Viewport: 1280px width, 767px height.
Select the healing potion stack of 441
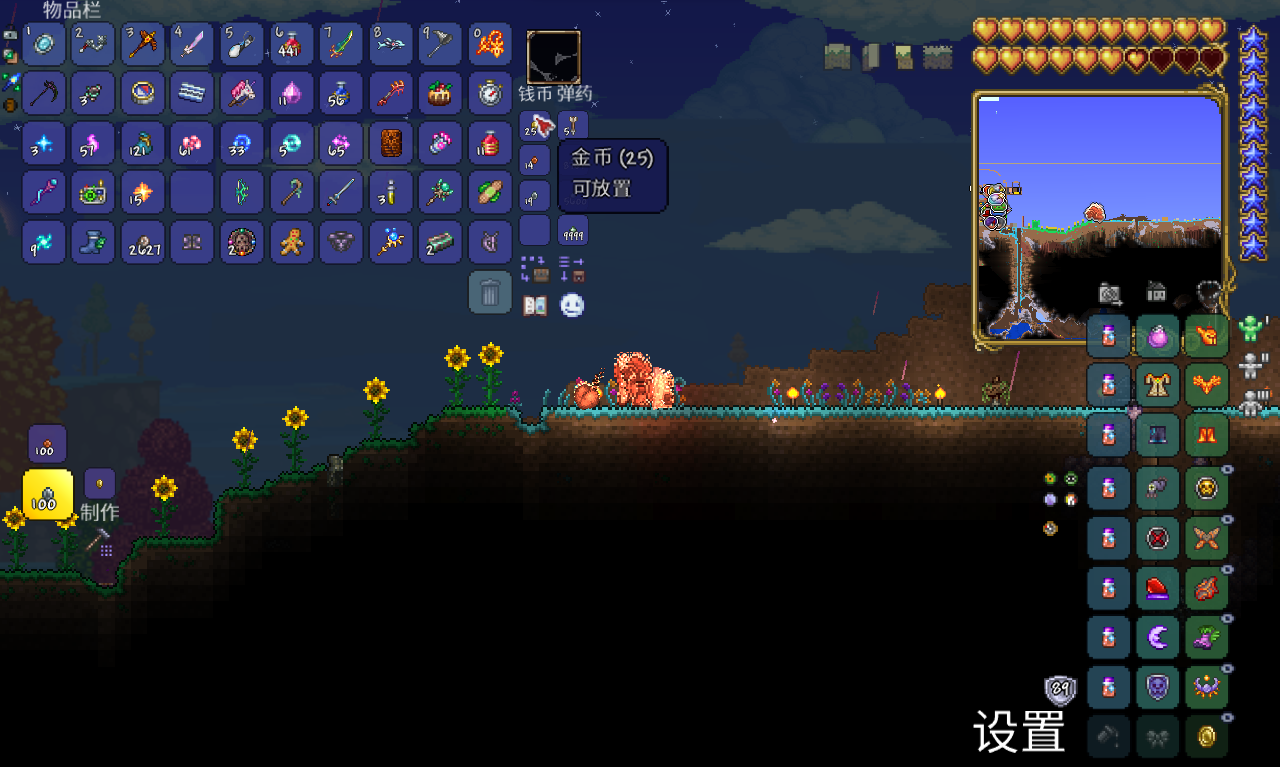point(291,44)
